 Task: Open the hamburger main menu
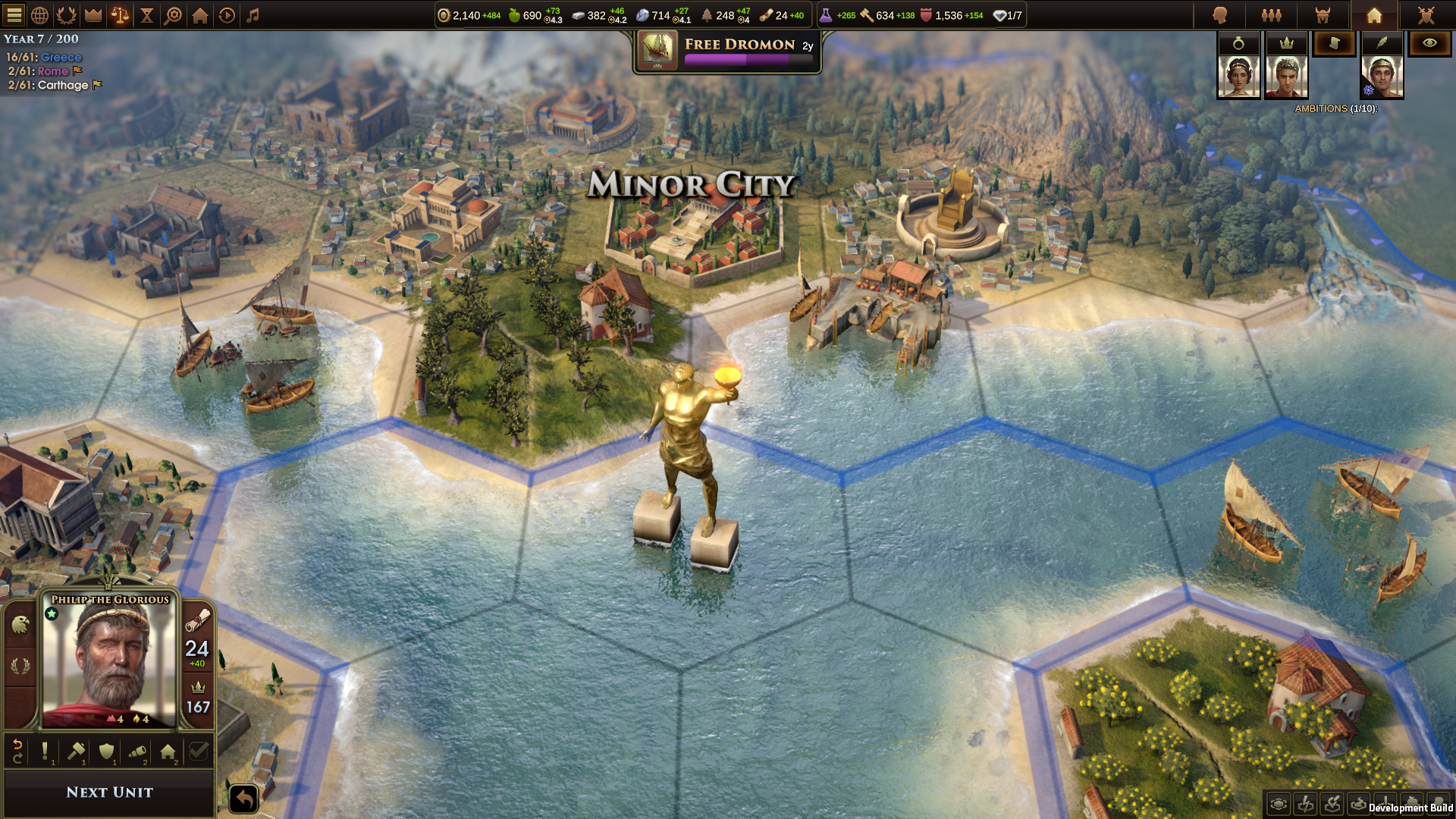pos(14,15)
